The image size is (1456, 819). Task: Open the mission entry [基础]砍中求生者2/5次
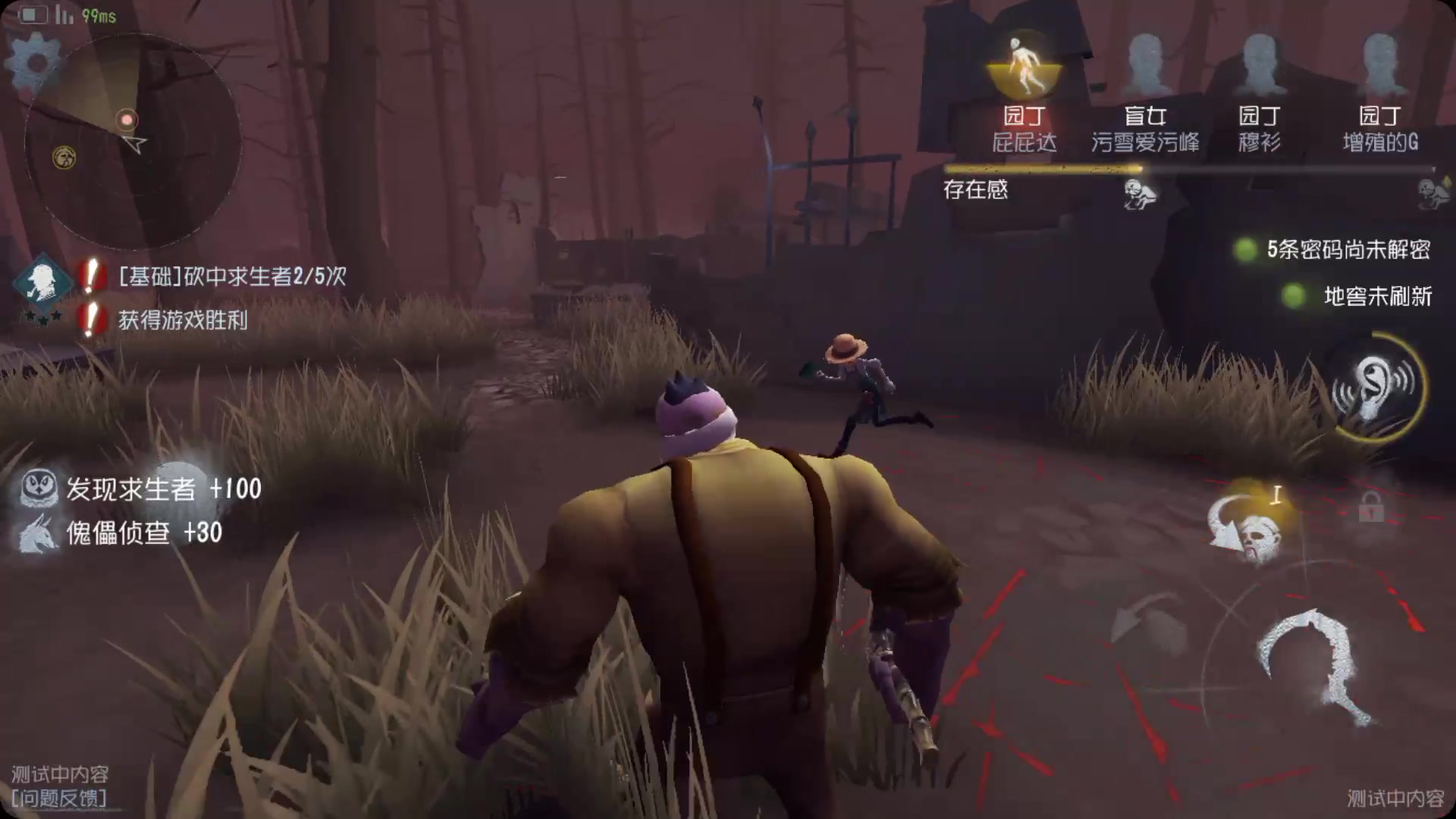(227, 278)
